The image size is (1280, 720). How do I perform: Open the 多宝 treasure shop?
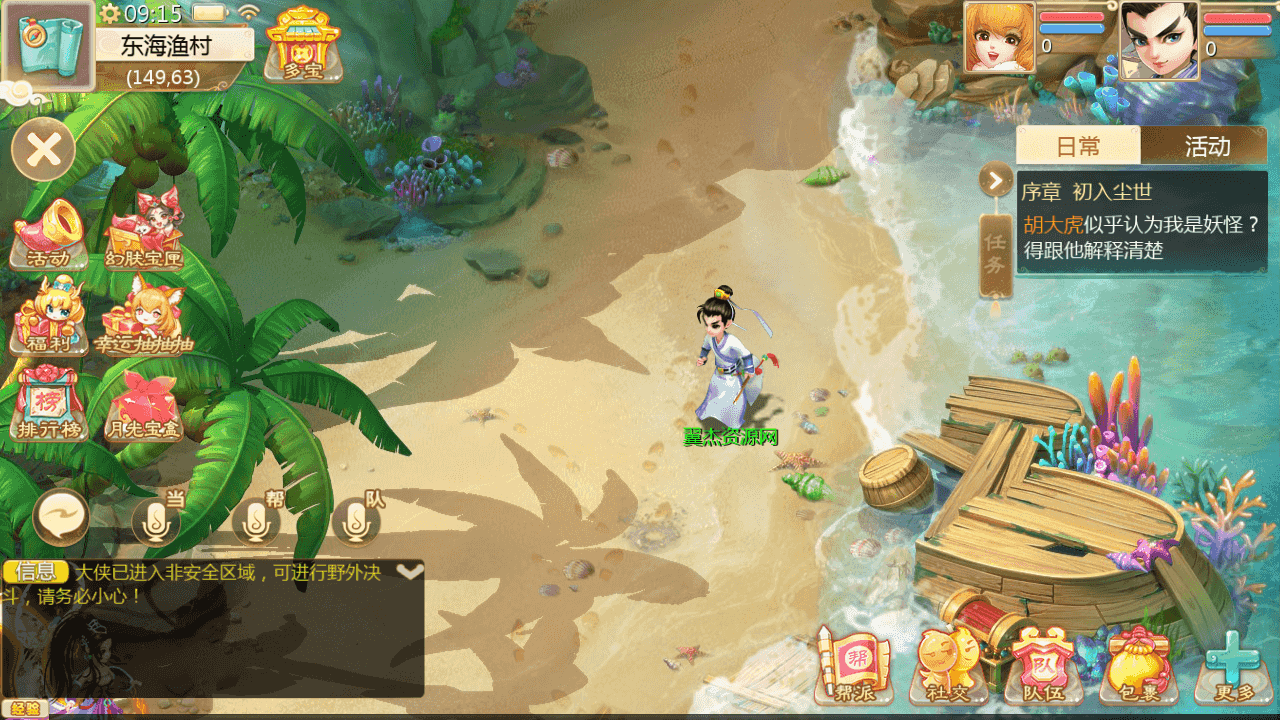tap(302, 44)
